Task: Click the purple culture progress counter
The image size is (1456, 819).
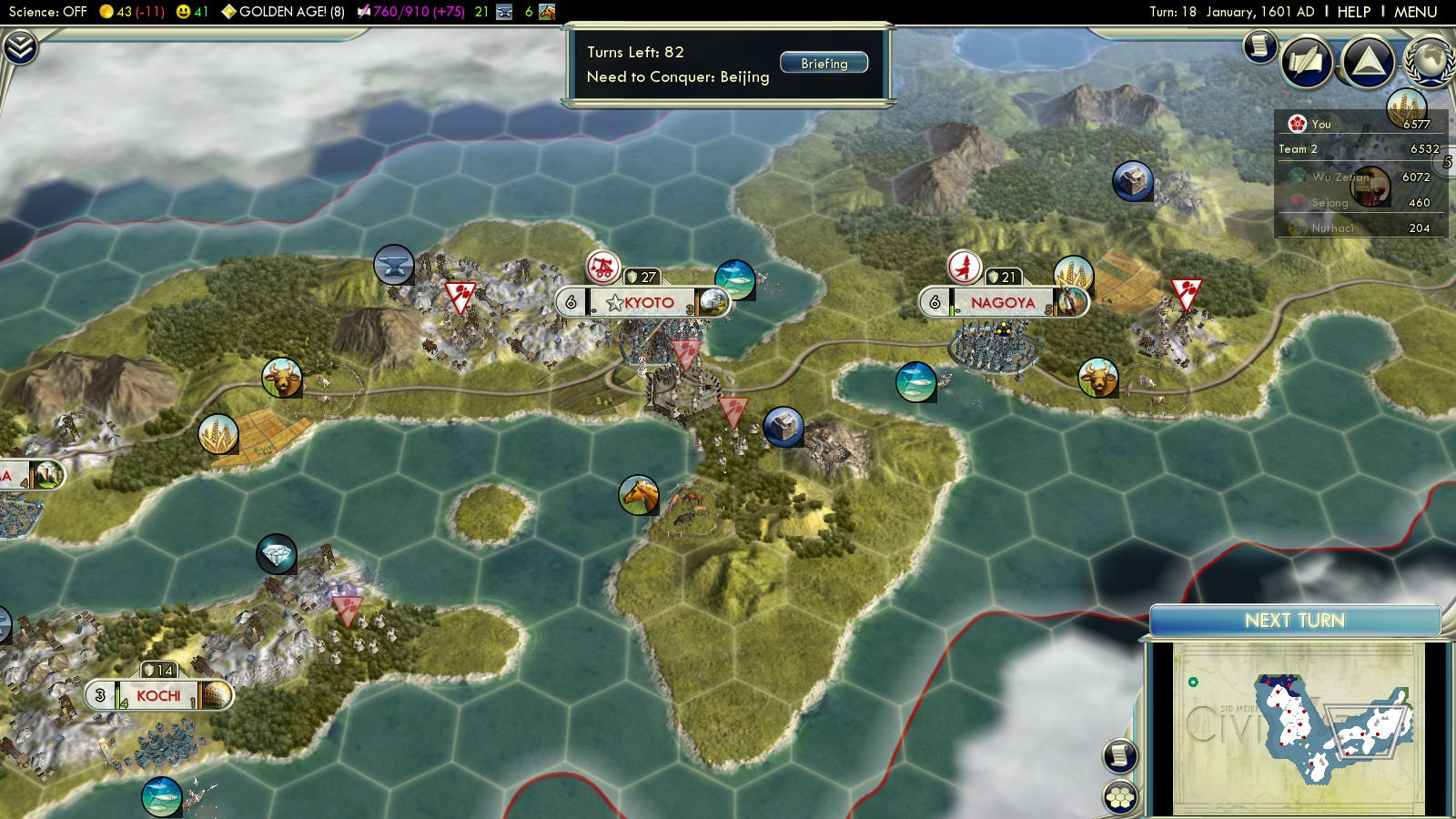Action: (x=411, y=12)
